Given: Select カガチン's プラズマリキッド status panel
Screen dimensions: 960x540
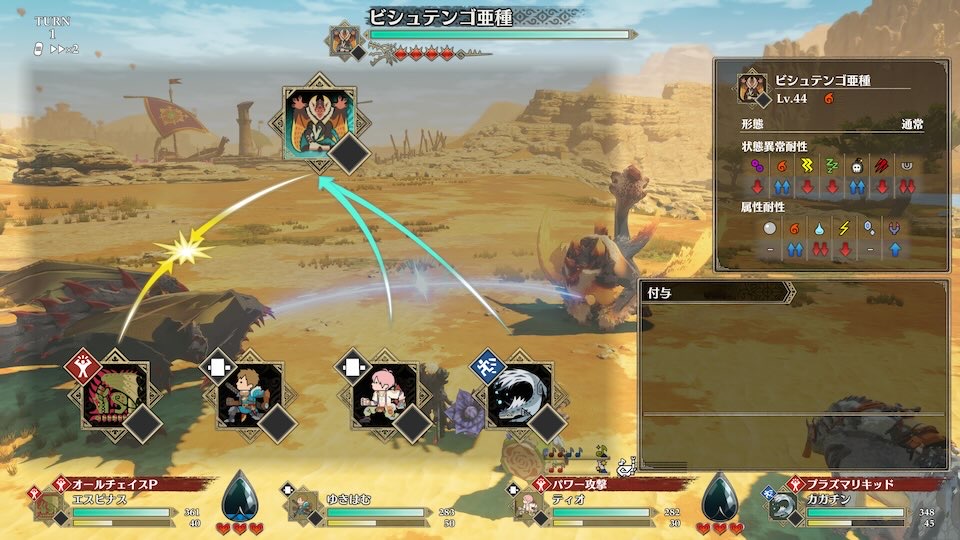Looking at the screenshot, I should [x=852, y=504].
